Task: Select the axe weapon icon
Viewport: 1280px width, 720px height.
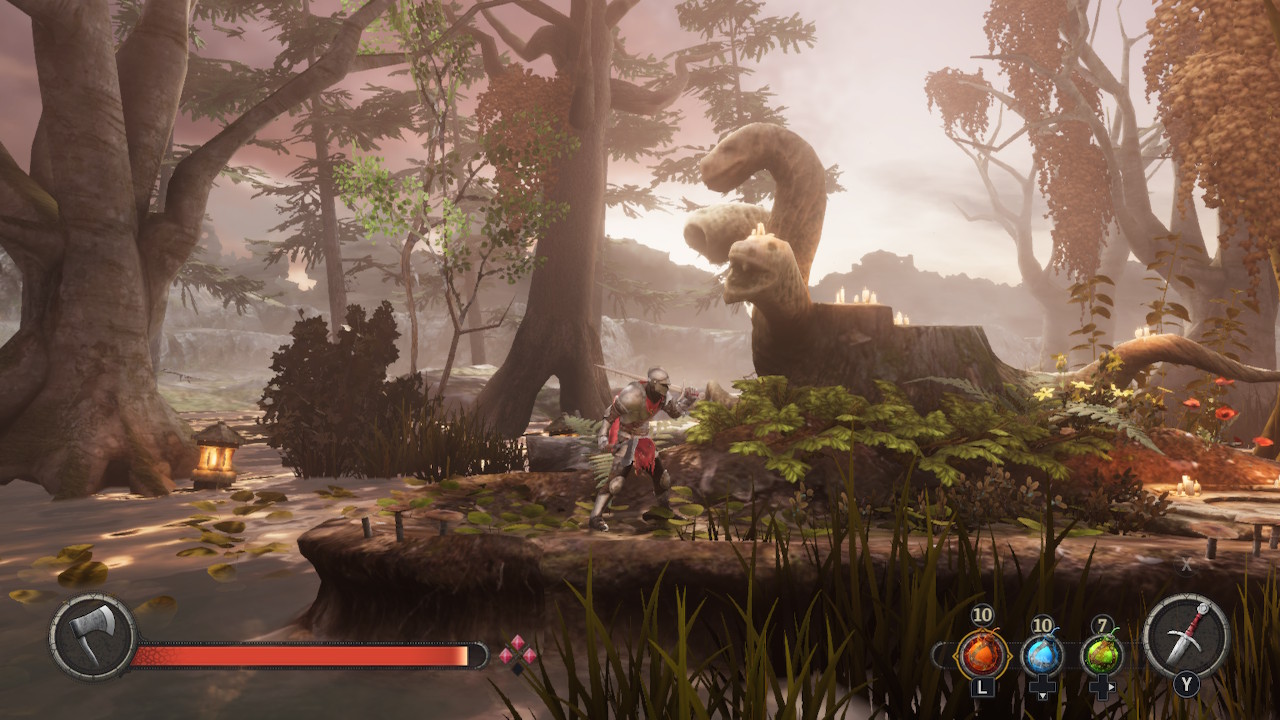Action: coord(93,637)
